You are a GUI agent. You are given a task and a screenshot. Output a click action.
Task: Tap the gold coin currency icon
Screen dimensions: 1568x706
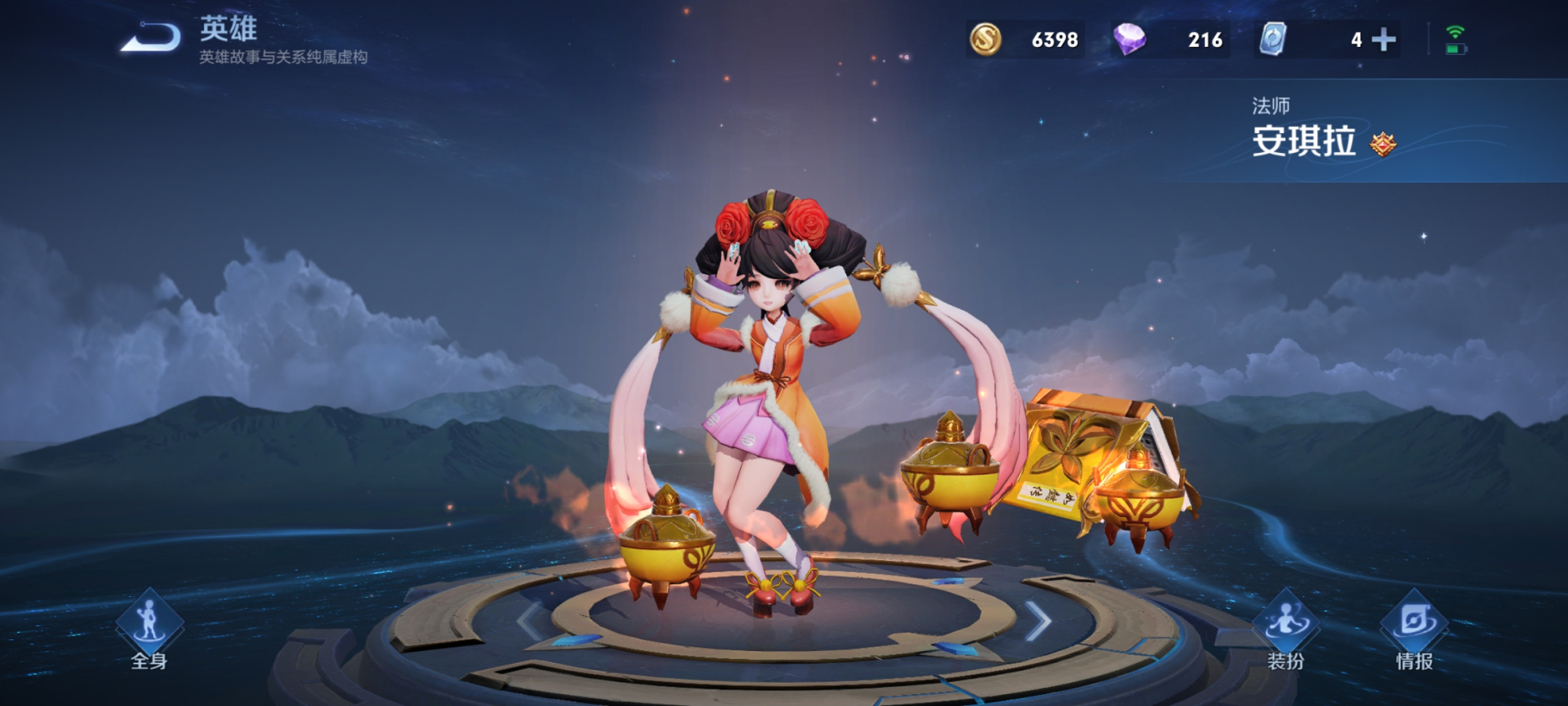985,39
